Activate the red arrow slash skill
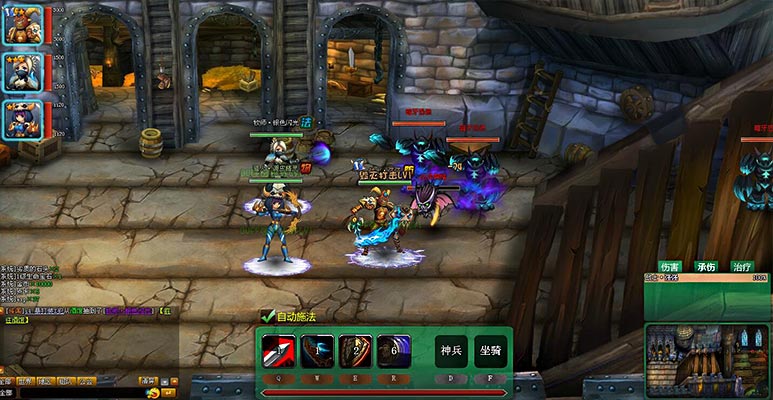Screen dimensions: 773x400 (x=277, y=350)
